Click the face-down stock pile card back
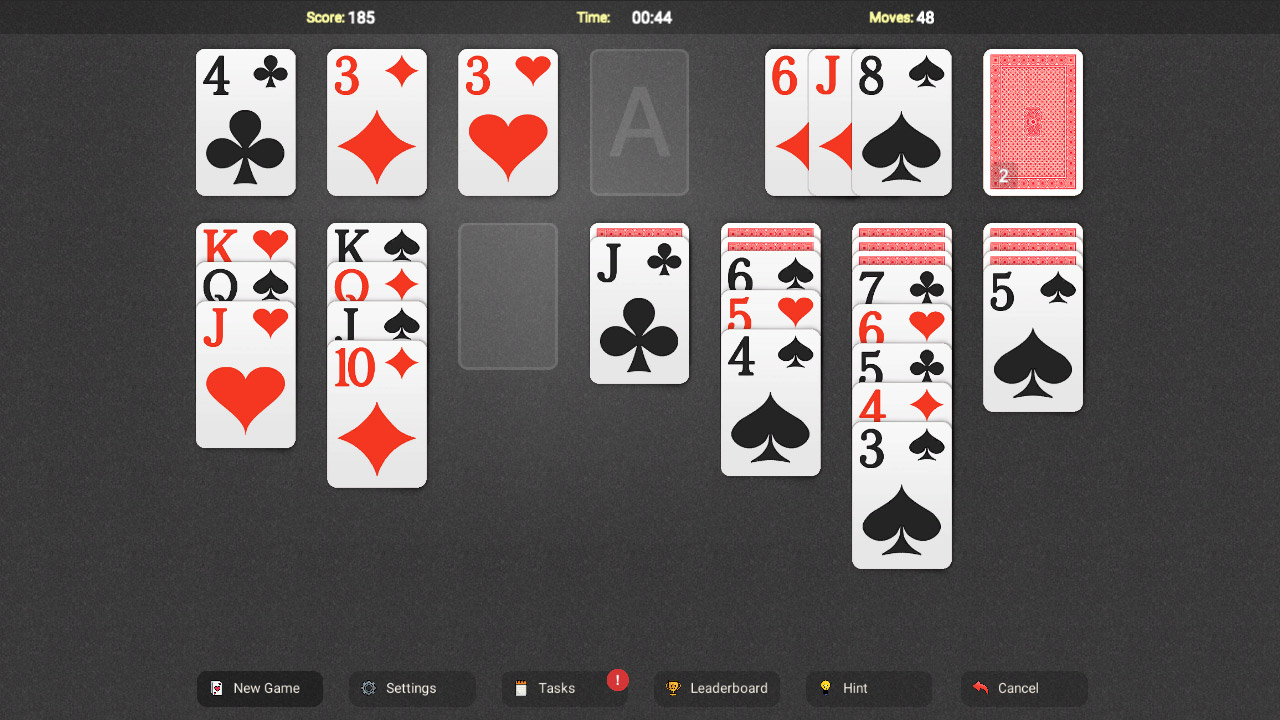The image size is (1280, 720). pos(1033,122)
